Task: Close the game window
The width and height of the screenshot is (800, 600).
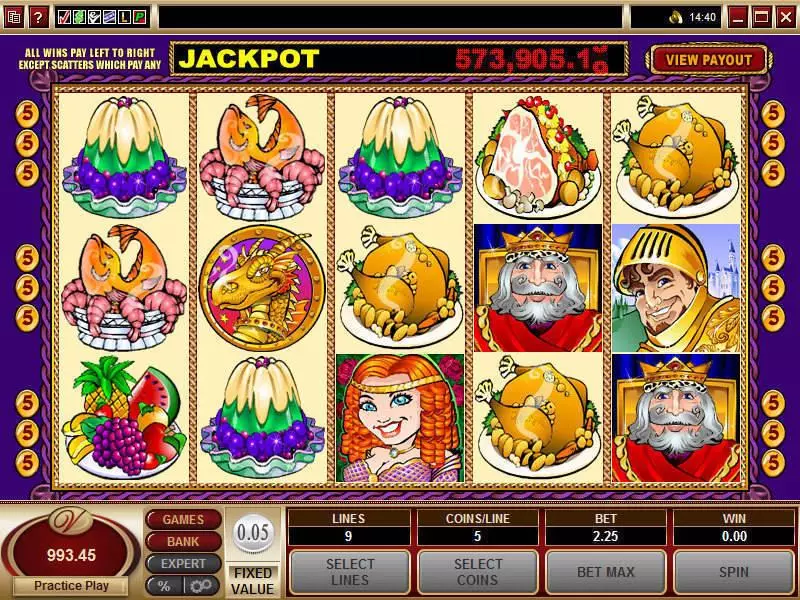Action: coord(784,17)
